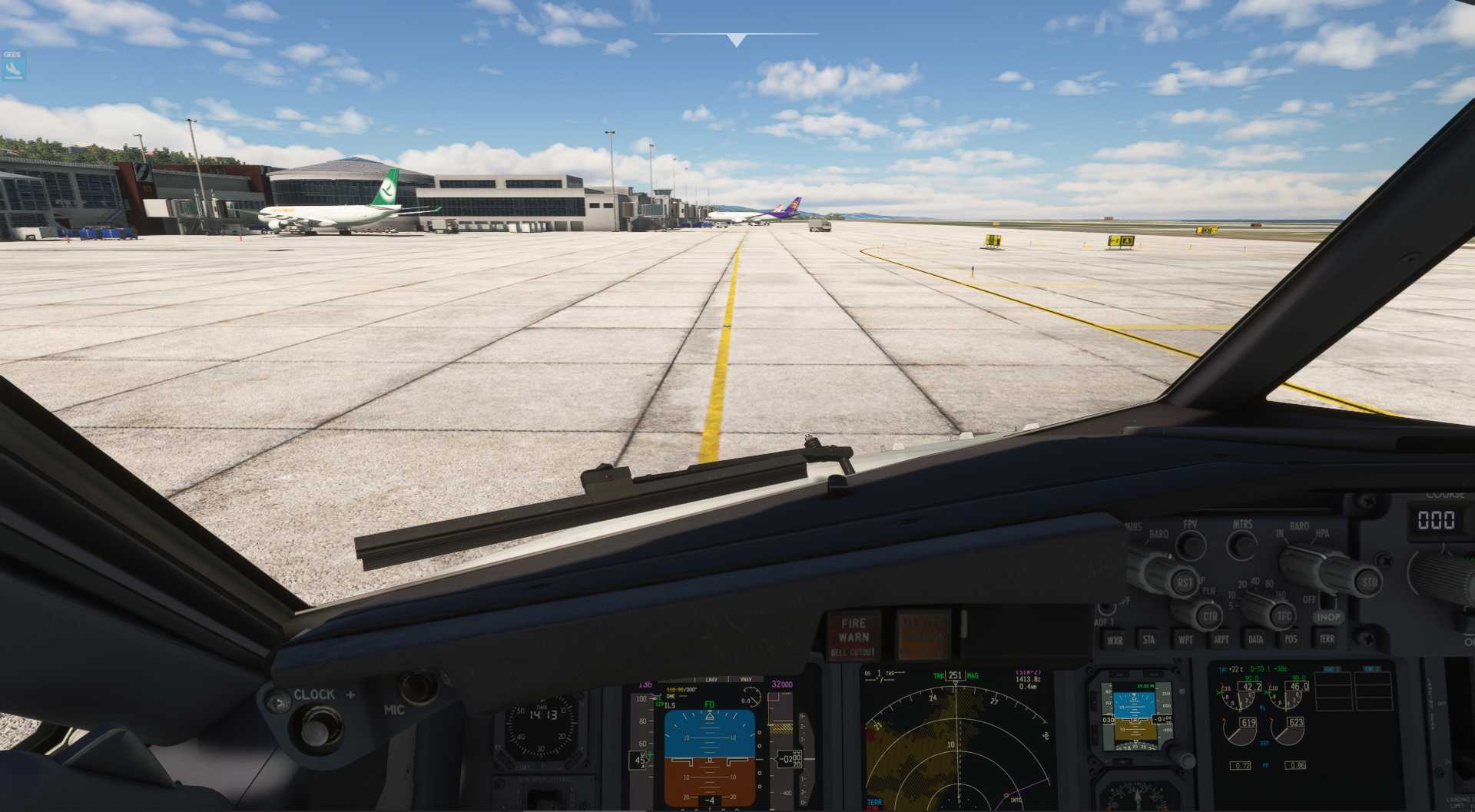Toggle the DATA map button
Viewport: 1475px width, 812px height.
point(1256,639)
